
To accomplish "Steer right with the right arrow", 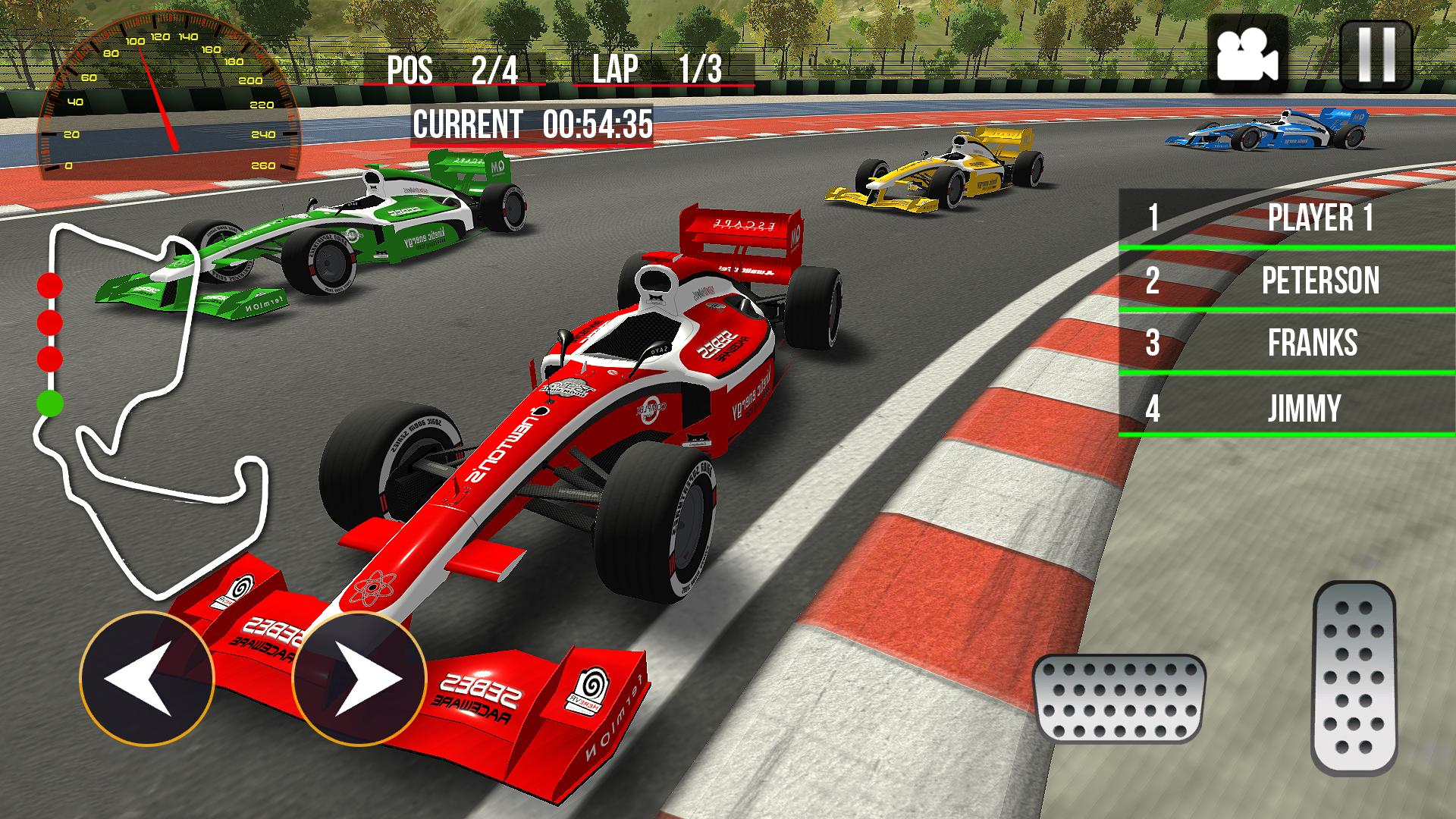I will coord(359,677).
